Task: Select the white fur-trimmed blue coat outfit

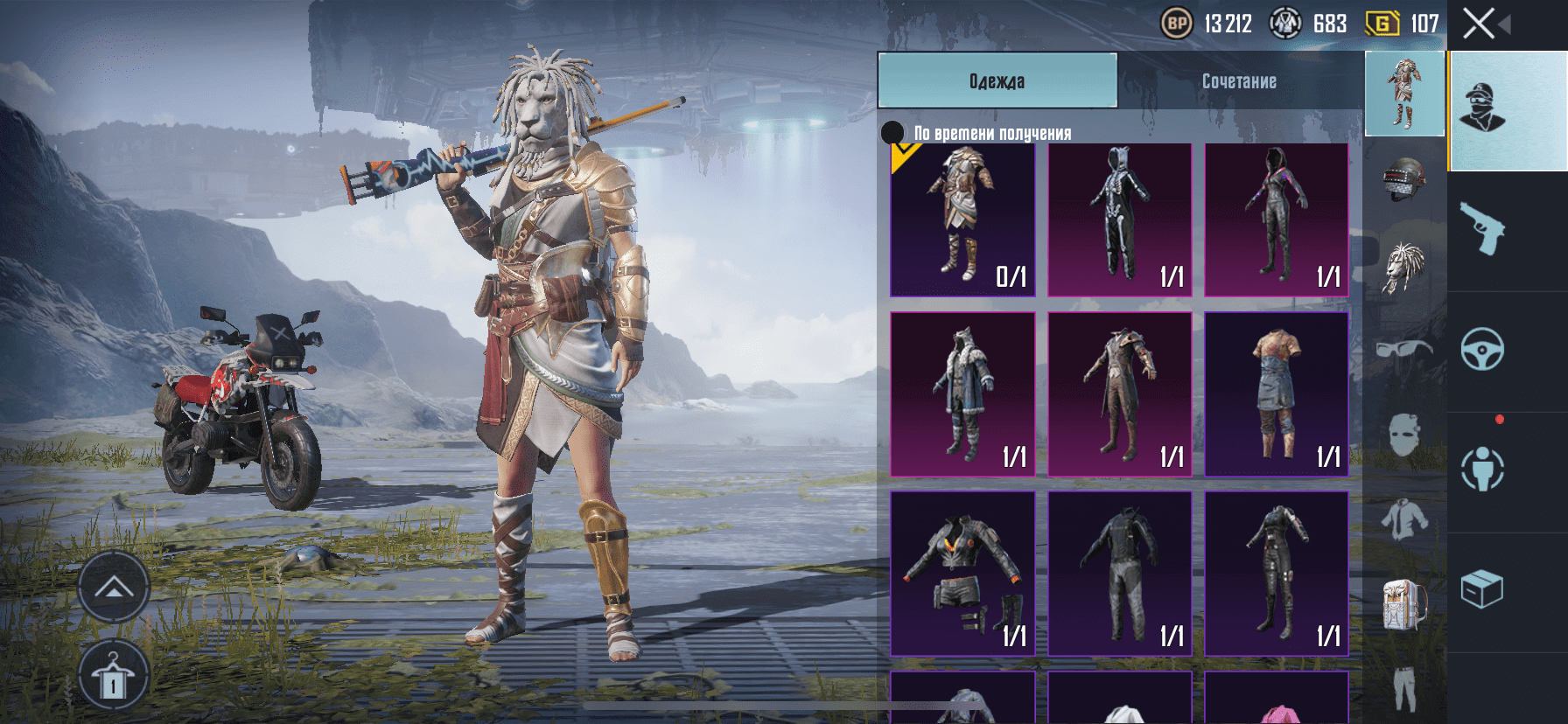Action: click(x=962, y=394)
